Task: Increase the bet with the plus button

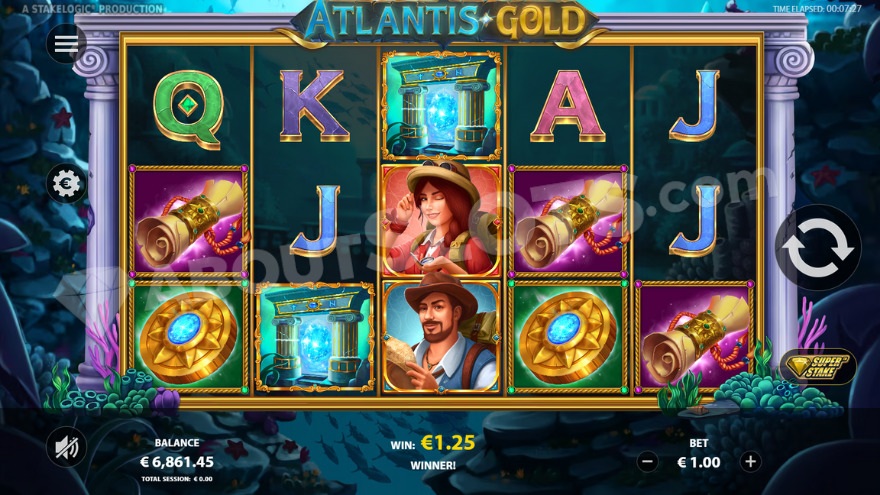Action: tap(751, 462)
